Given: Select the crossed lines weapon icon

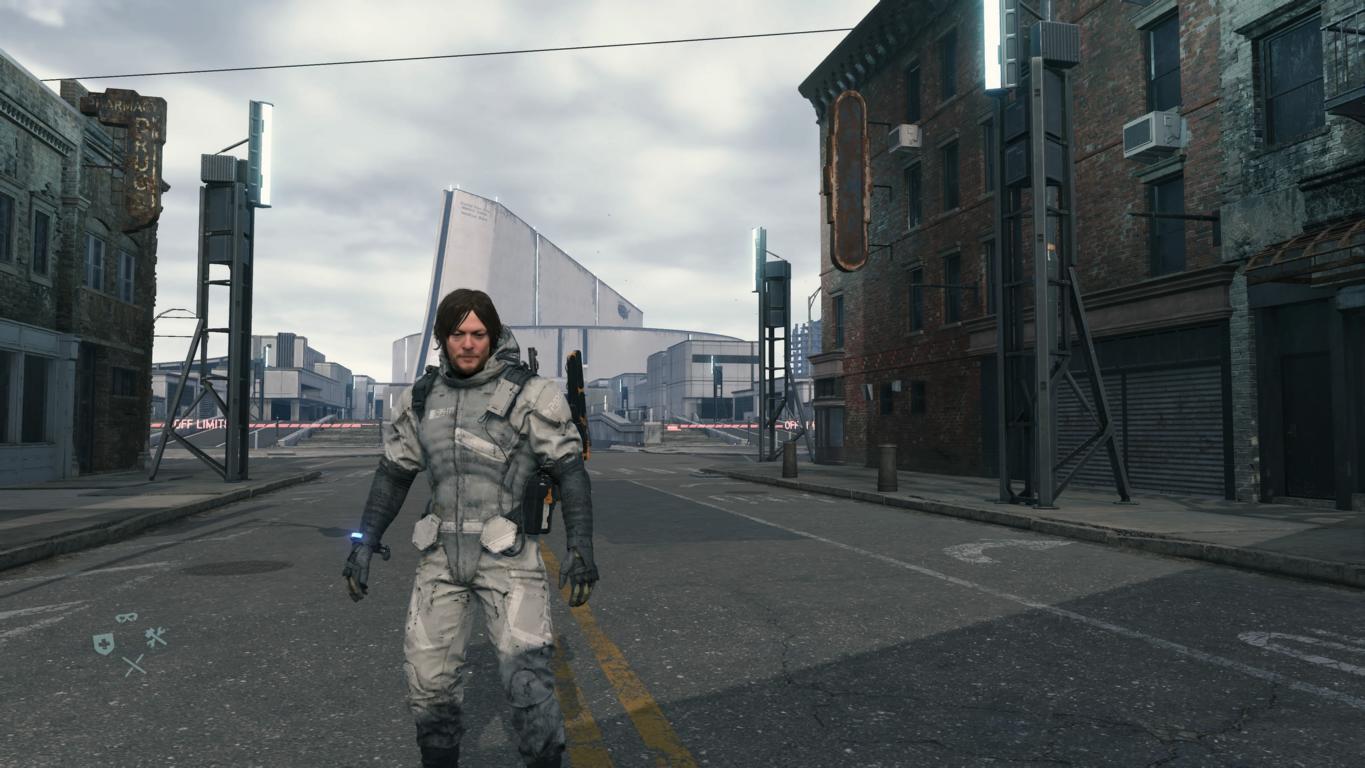Looking at the screenshot, I should point(133,665).
